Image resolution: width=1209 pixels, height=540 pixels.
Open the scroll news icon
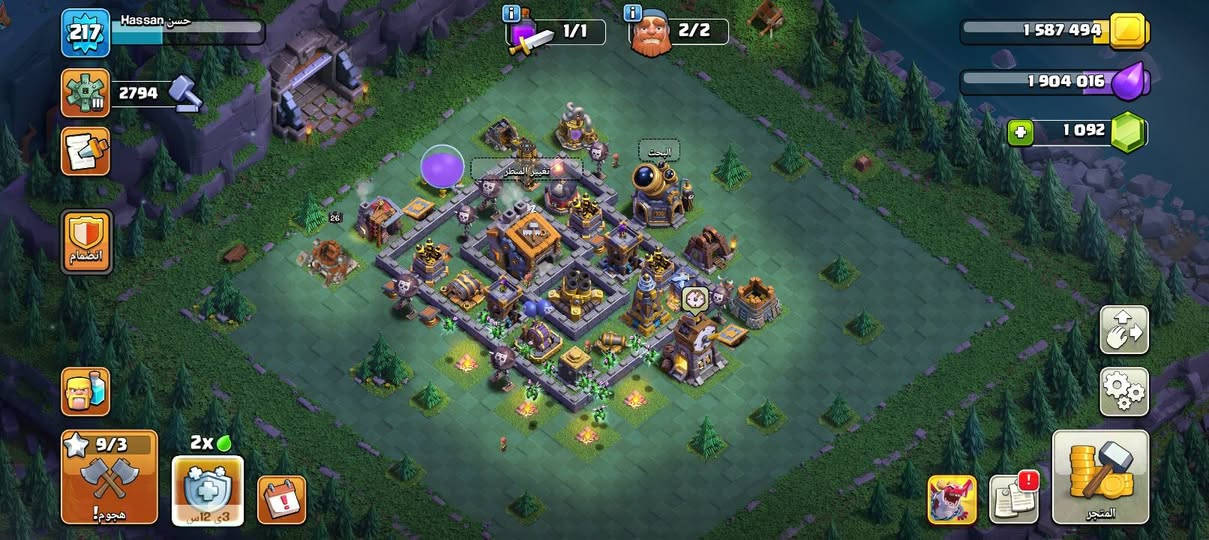pyautogui.click(x=85, y=151)
